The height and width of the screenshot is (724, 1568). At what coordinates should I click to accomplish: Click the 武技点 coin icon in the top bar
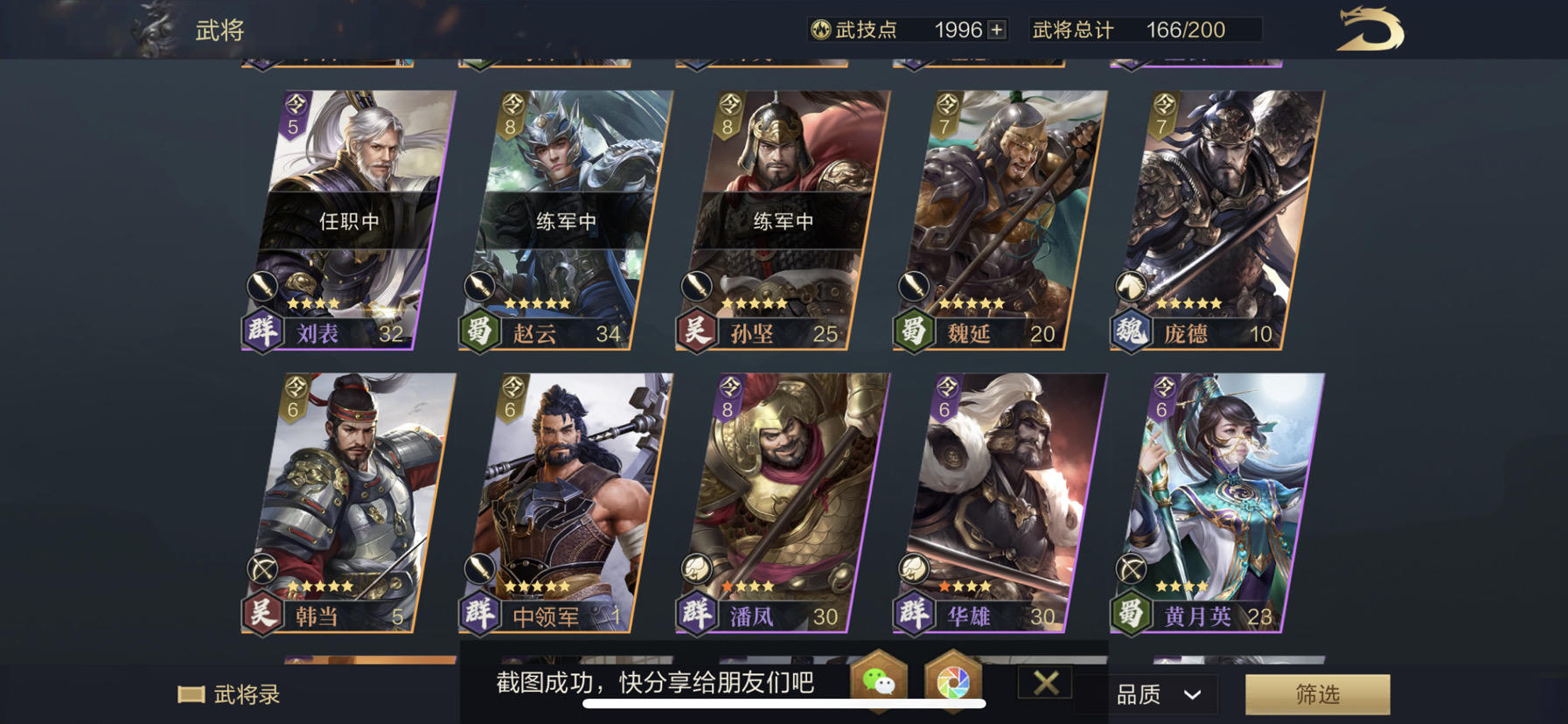pos(820,29)
